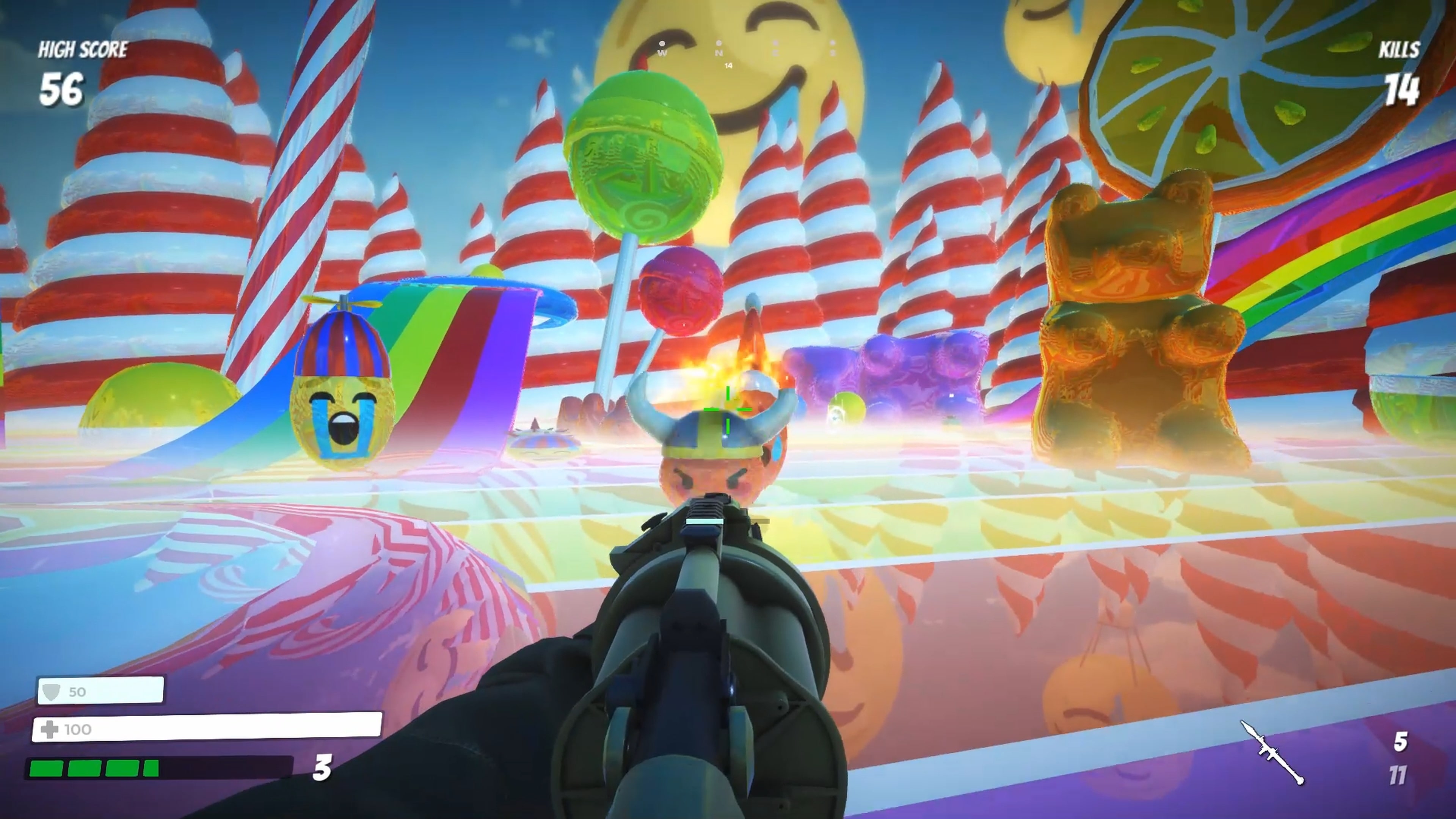Image resolution: width=1456 pixels, height=819 pixels.
Task: Click the white shield bar showing 50
Action: 102,691
